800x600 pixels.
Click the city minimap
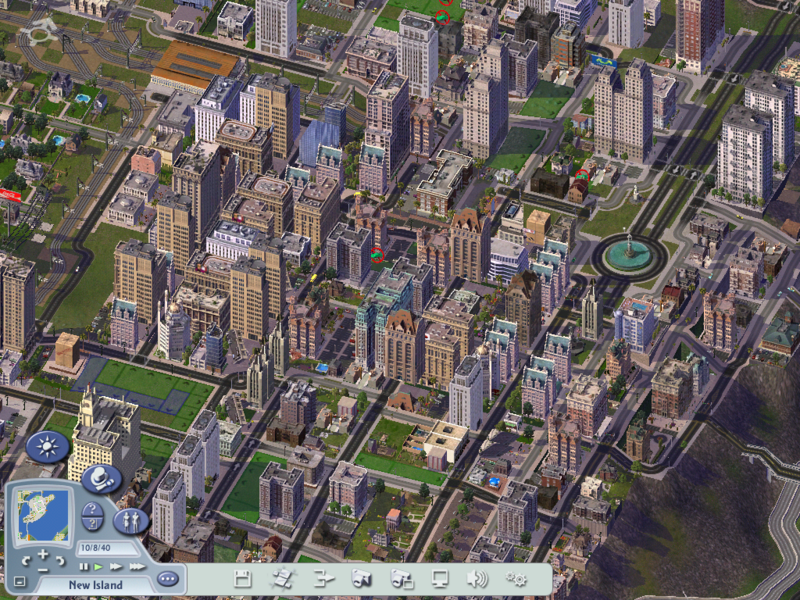coord(43,511)
